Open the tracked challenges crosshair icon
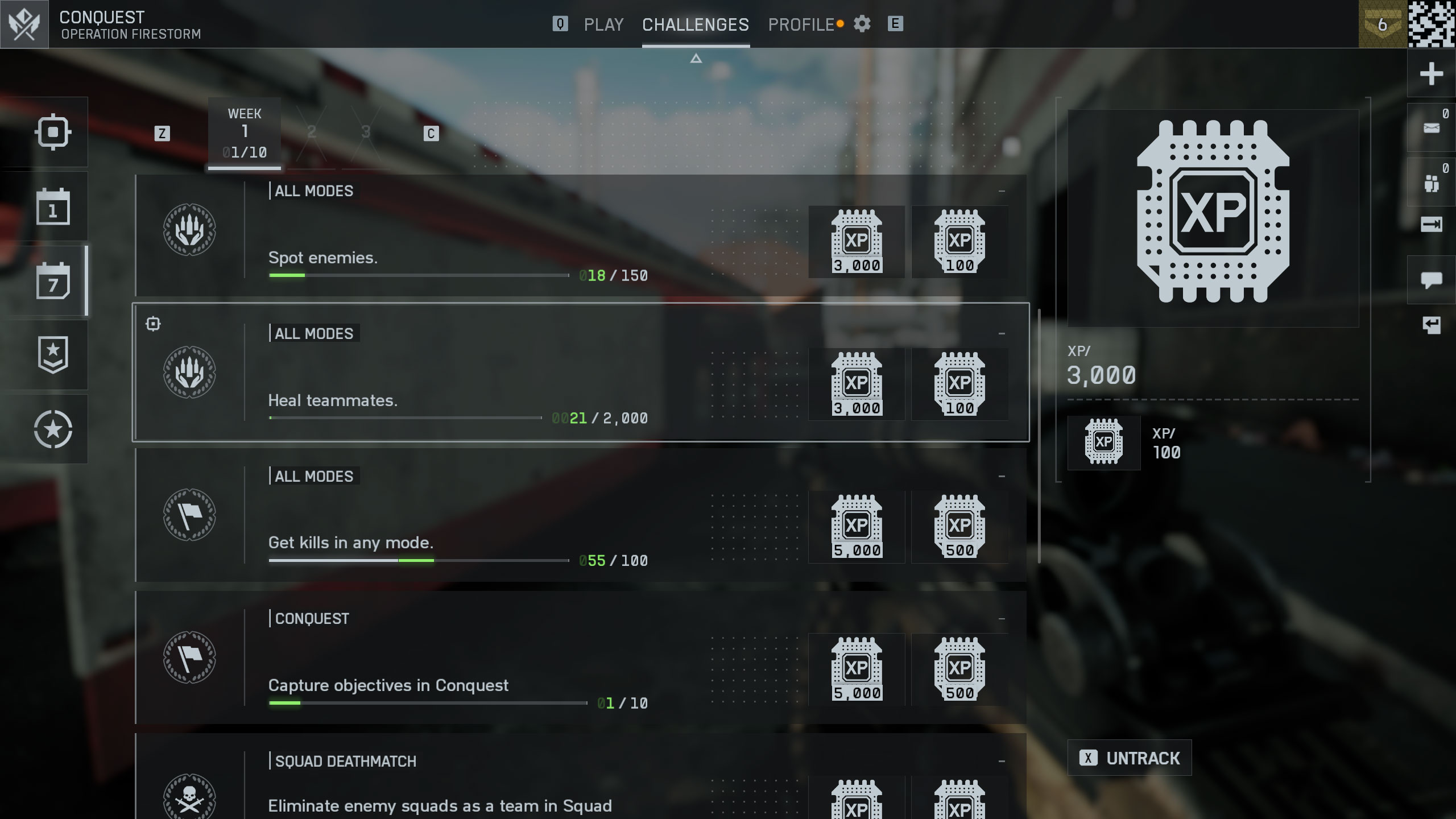The height and width of the screenshot is (819, 1456). 53,133
